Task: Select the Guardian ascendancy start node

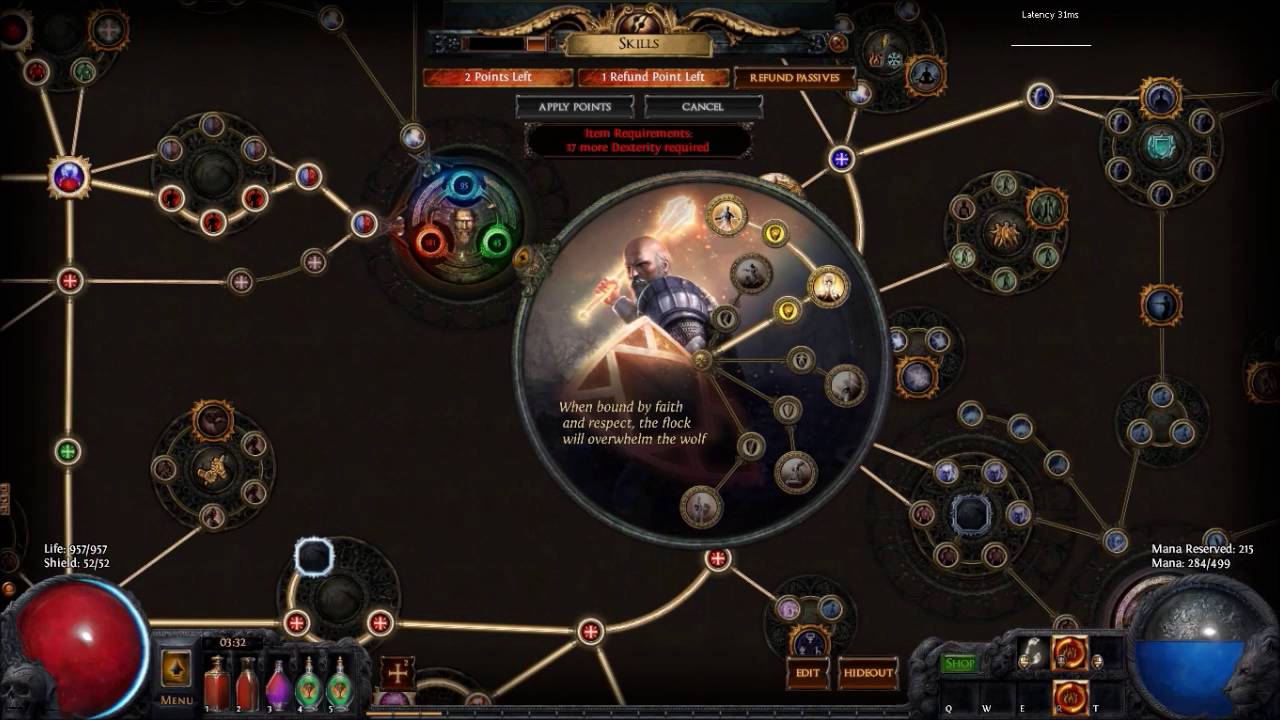Action: pos(702,361)
